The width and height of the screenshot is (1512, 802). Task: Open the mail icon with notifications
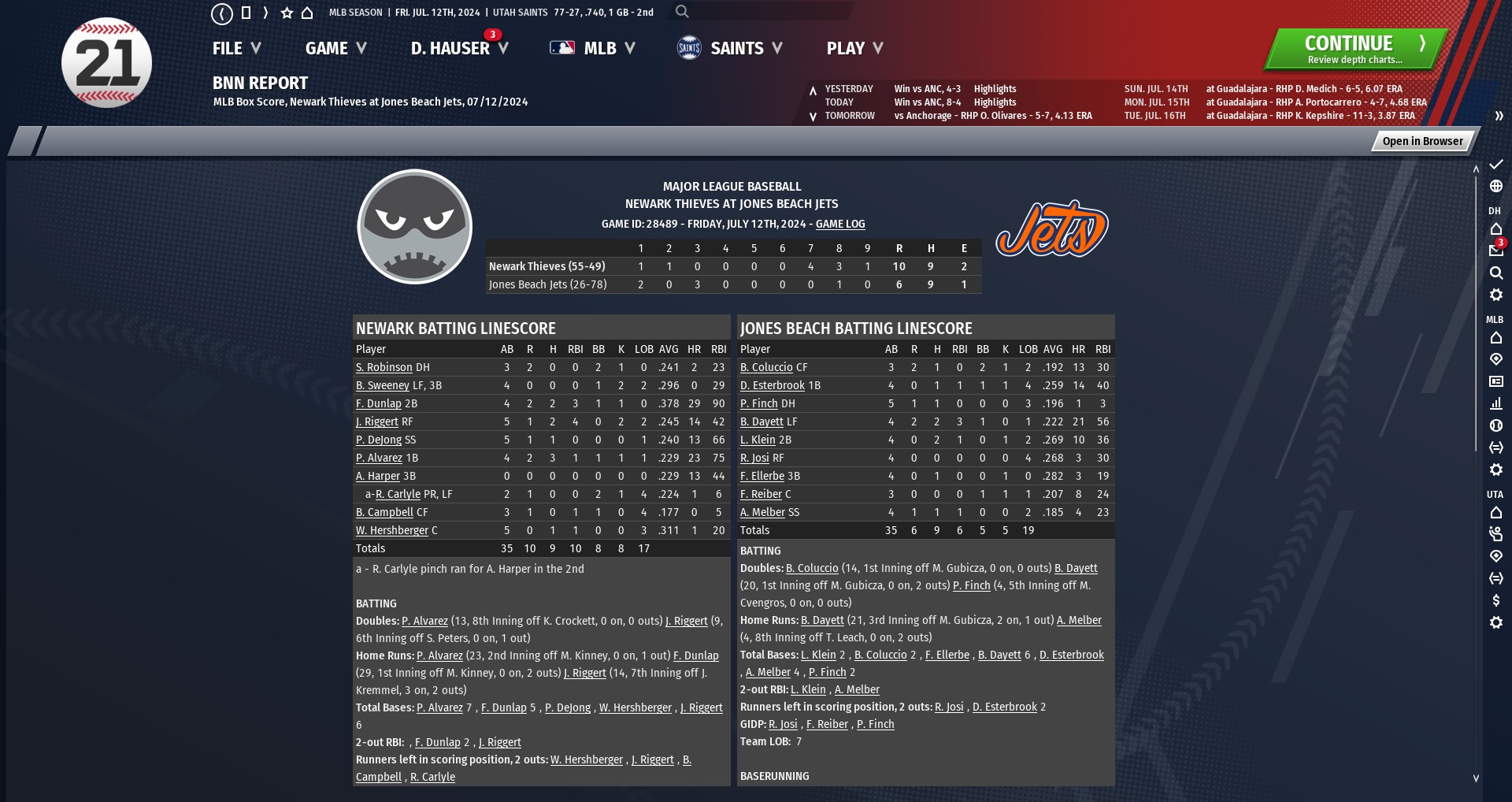coord(1495,250)
